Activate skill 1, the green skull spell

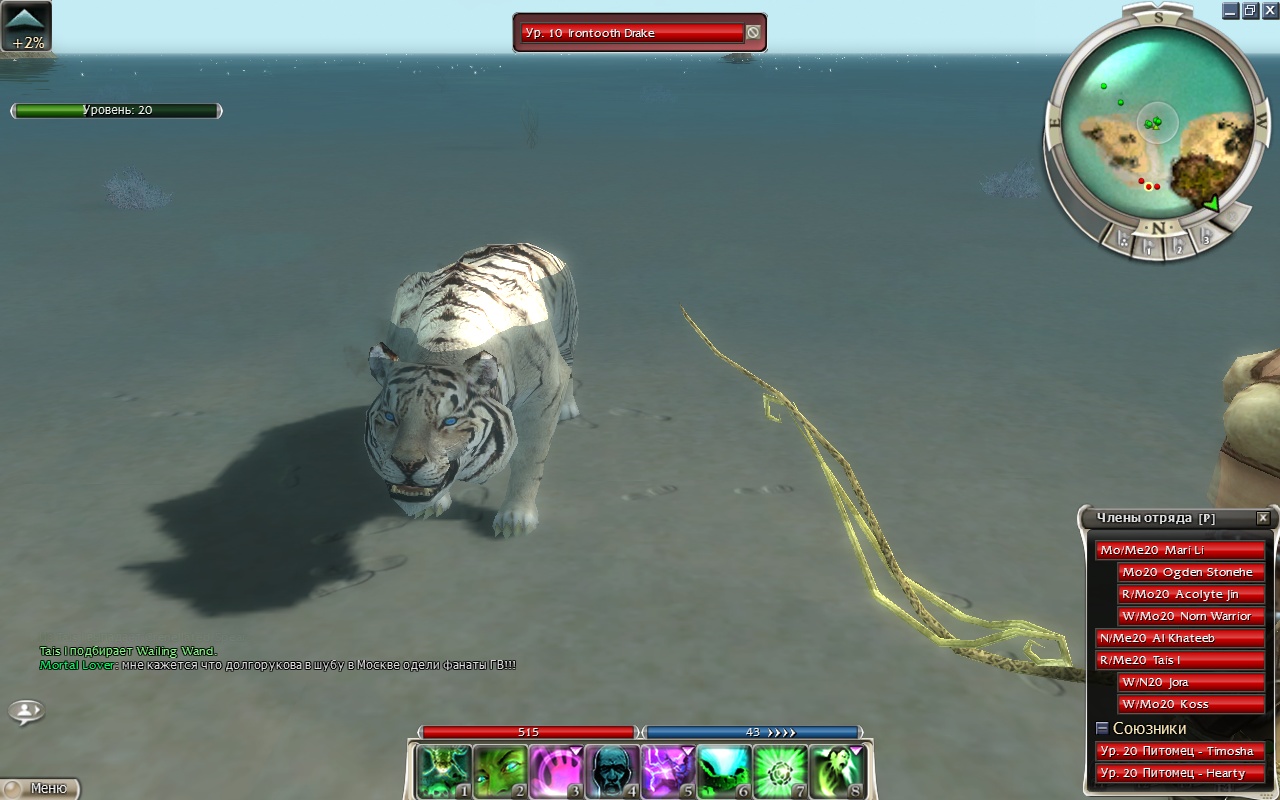pyautogui.click(x=444, y=771)
